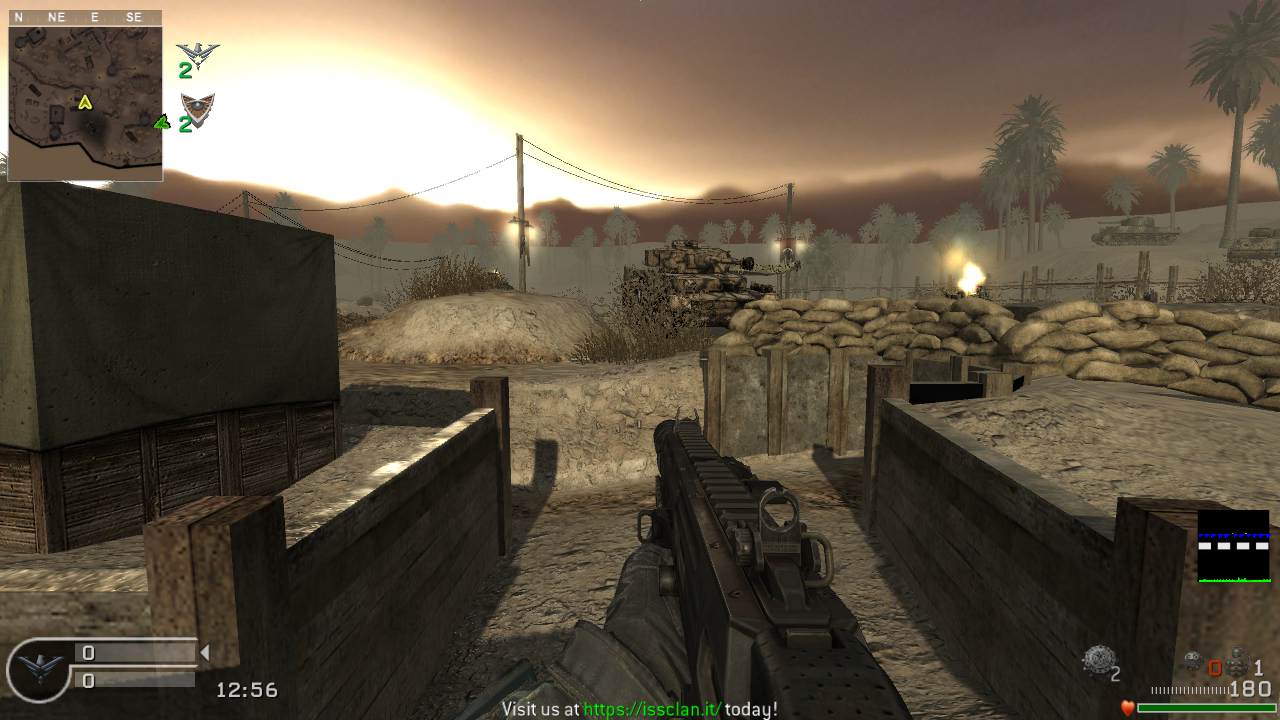The width and height of the screenshot is (1280, 720).
Task: Click the team faction emblem beside the score bars
Action: [37, 668]
